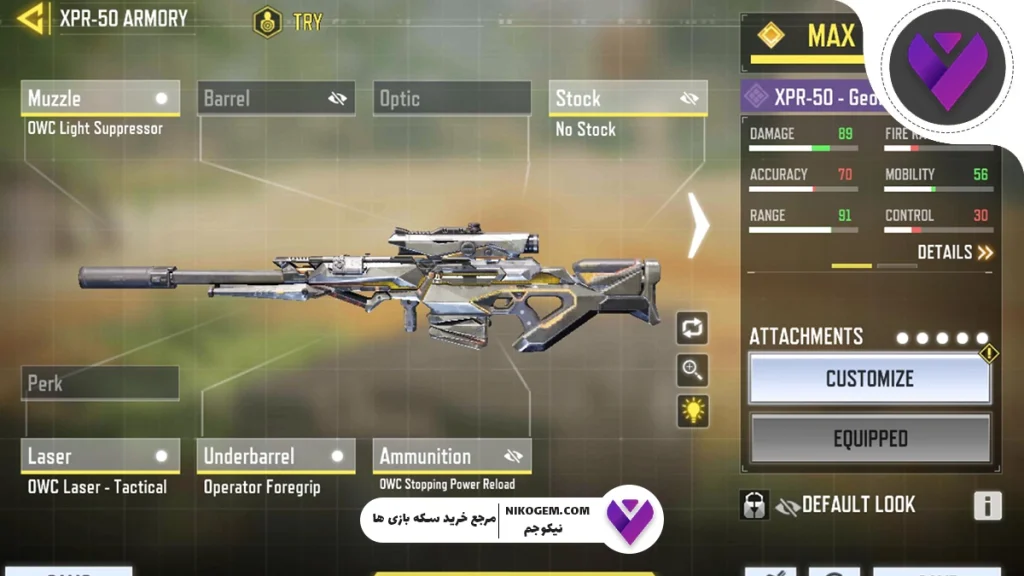Click the lock icon beside Default Look
1024x576 pixels.
coord(754,505)
